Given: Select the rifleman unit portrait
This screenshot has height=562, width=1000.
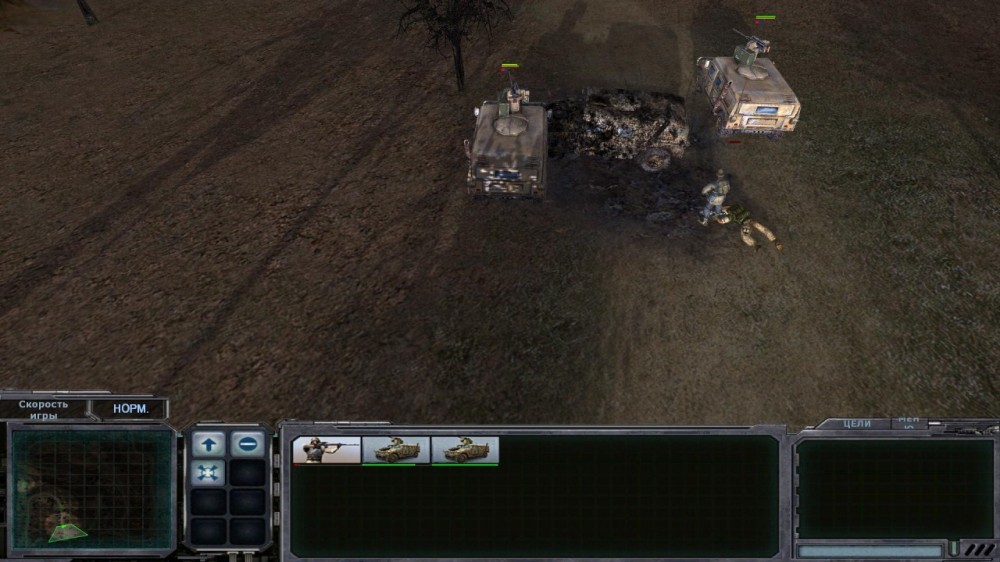Looking at the screenshot, I should coord(326,451).
